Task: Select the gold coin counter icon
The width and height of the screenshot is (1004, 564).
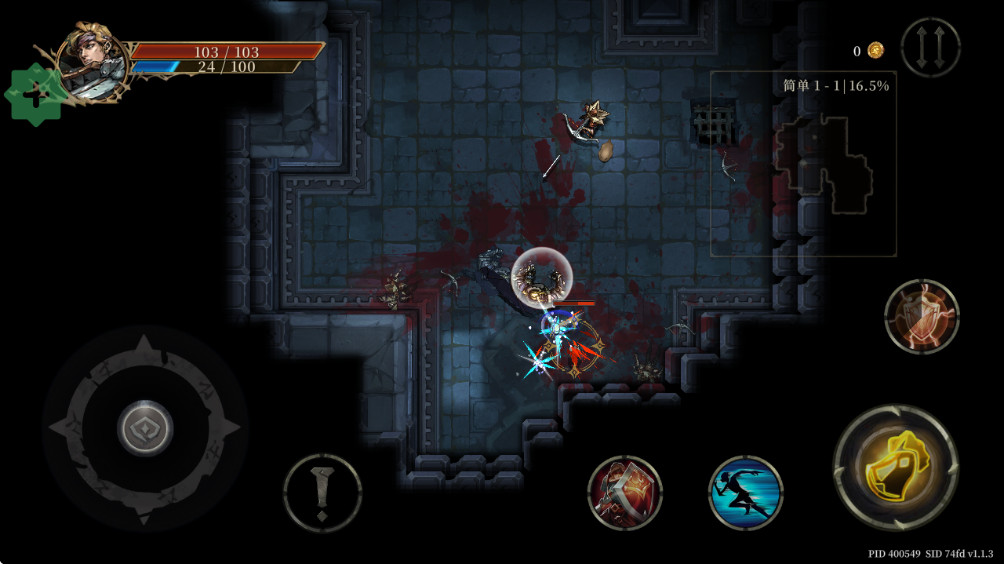Action: point(875,50)
